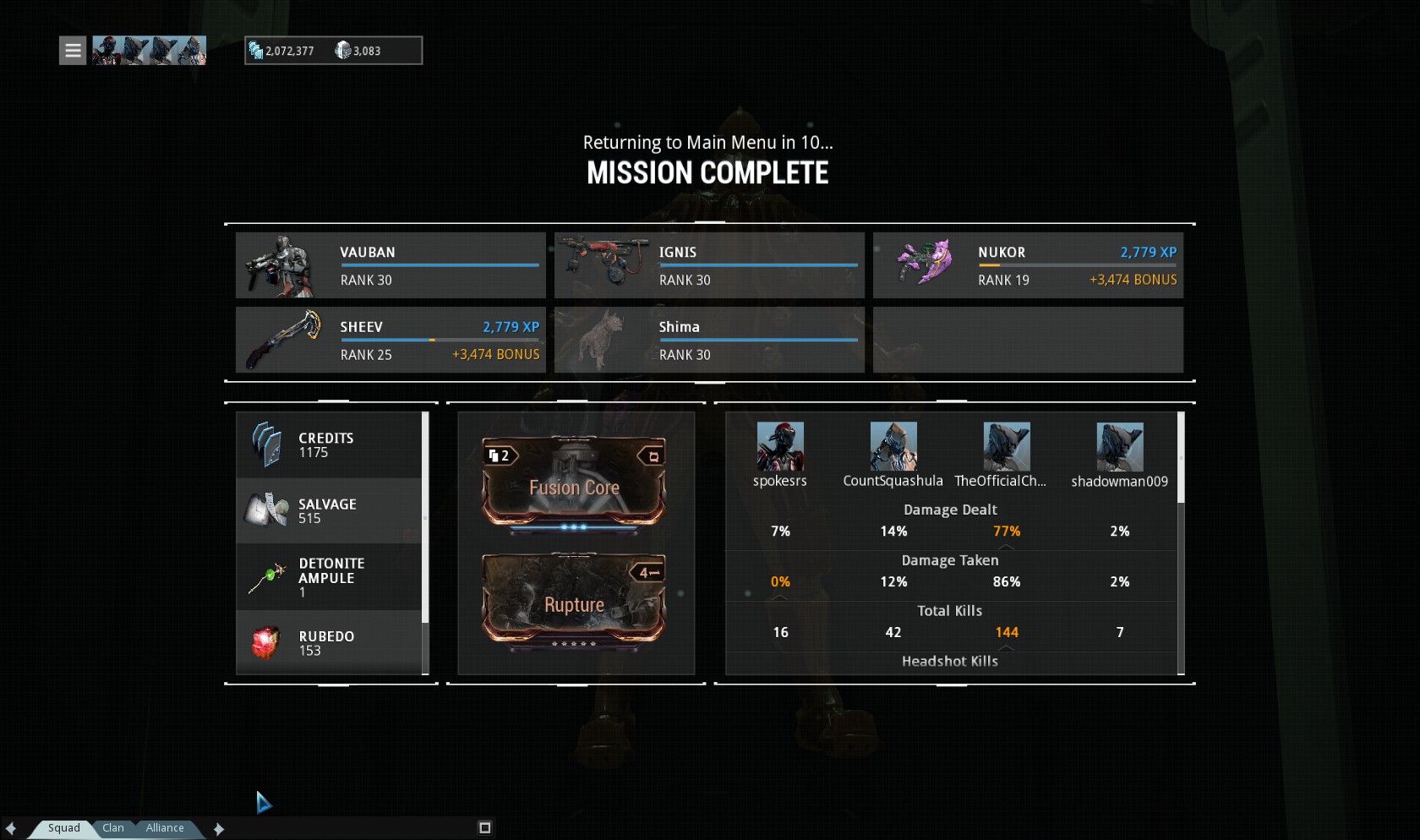Open the Alliance chat tab

point(165,828)
